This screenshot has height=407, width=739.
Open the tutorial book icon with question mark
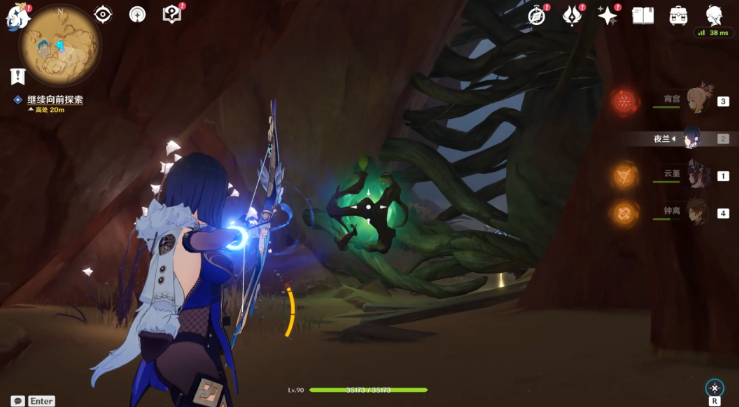[x=172, y=14]
